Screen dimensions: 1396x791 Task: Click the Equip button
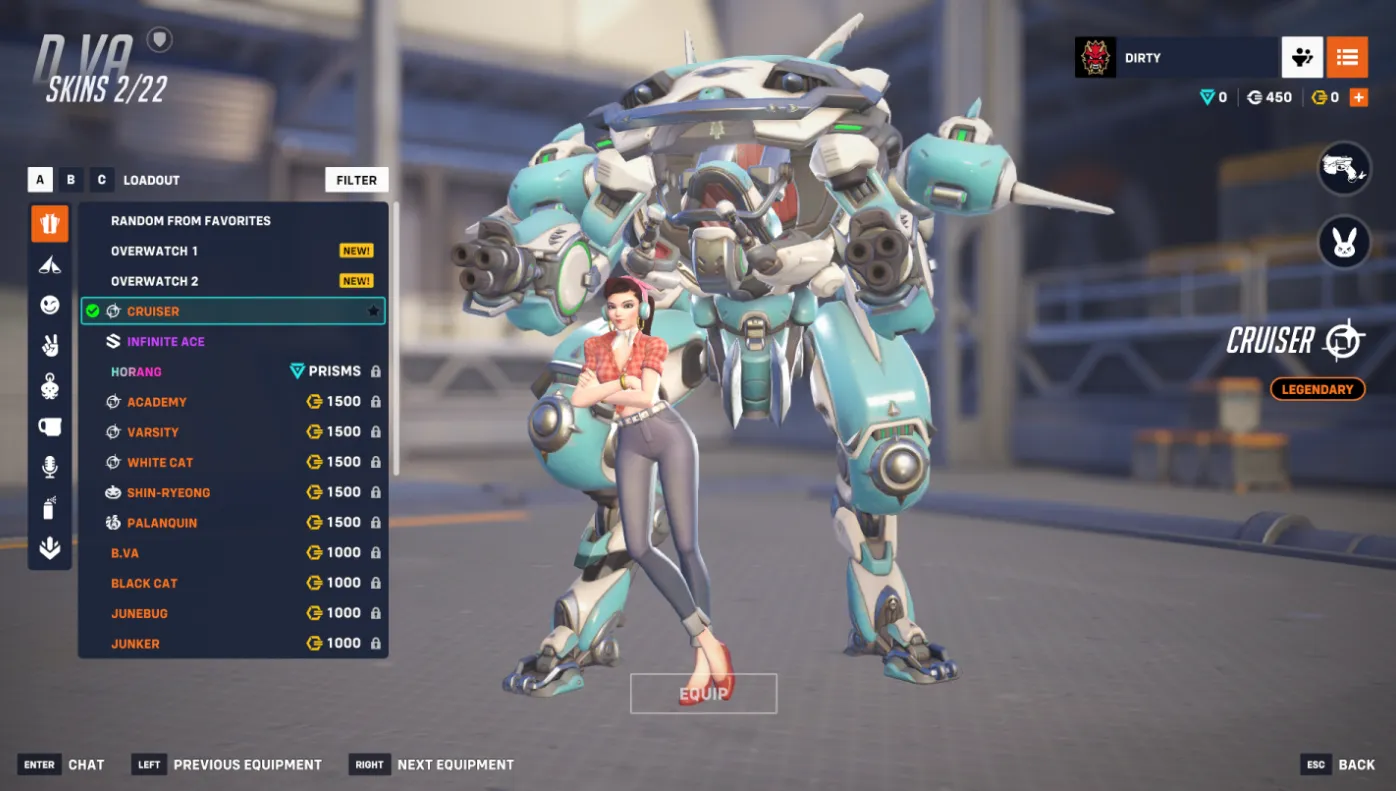[x=703, y=692]
